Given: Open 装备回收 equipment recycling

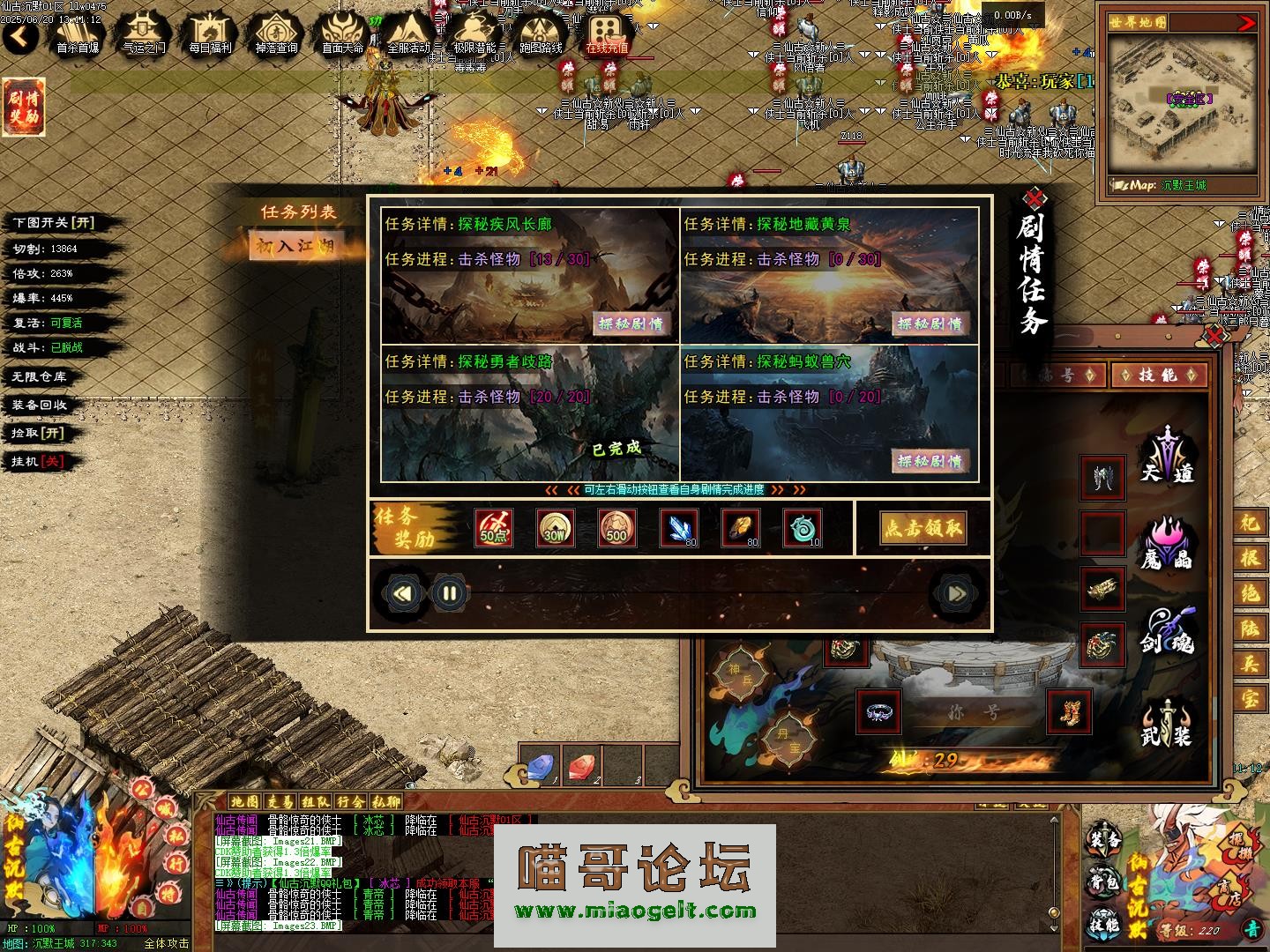Looking at the screenshot, I should click(41, 405).
